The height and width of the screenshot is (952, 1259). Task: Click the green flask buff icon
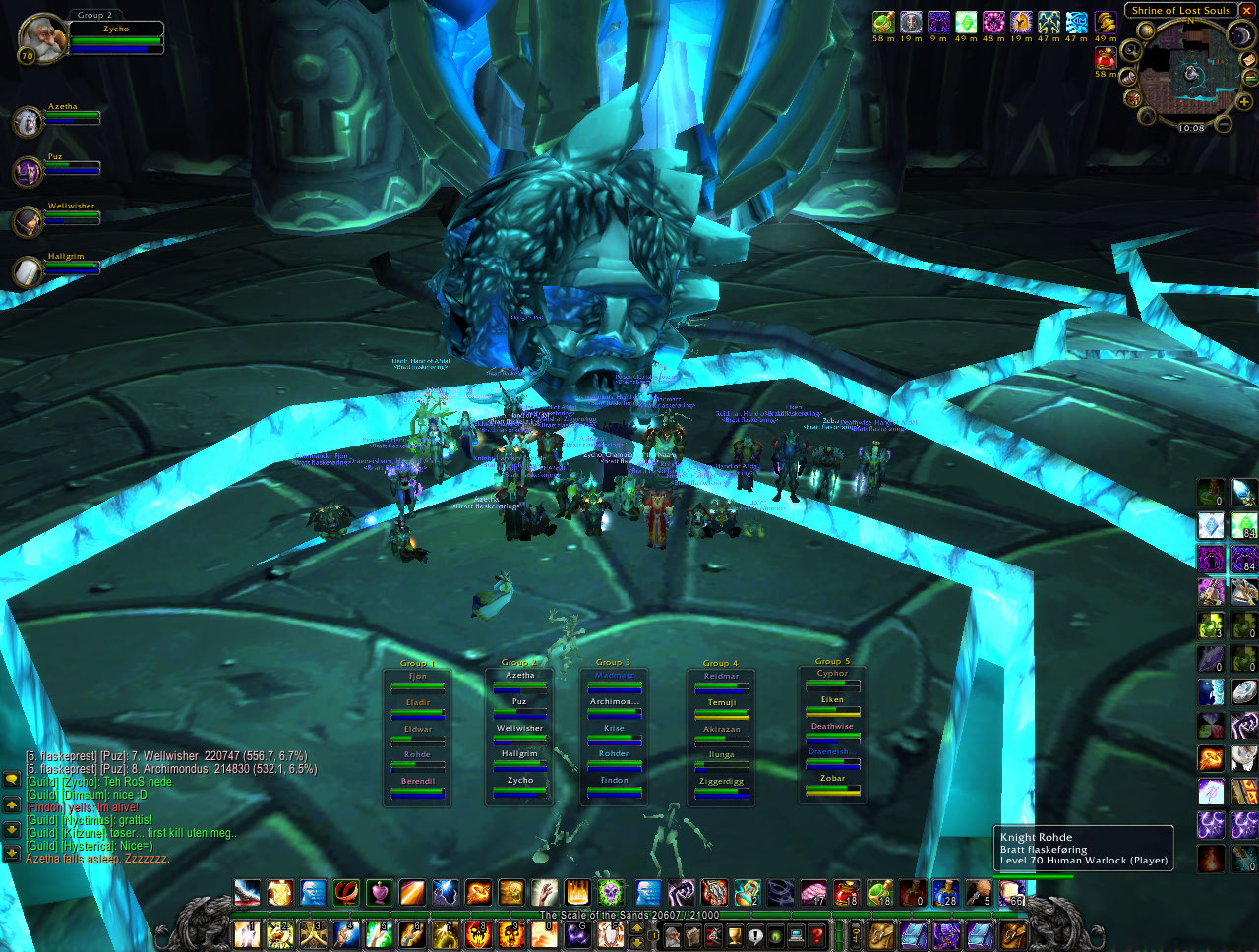(x=883, y=23)
